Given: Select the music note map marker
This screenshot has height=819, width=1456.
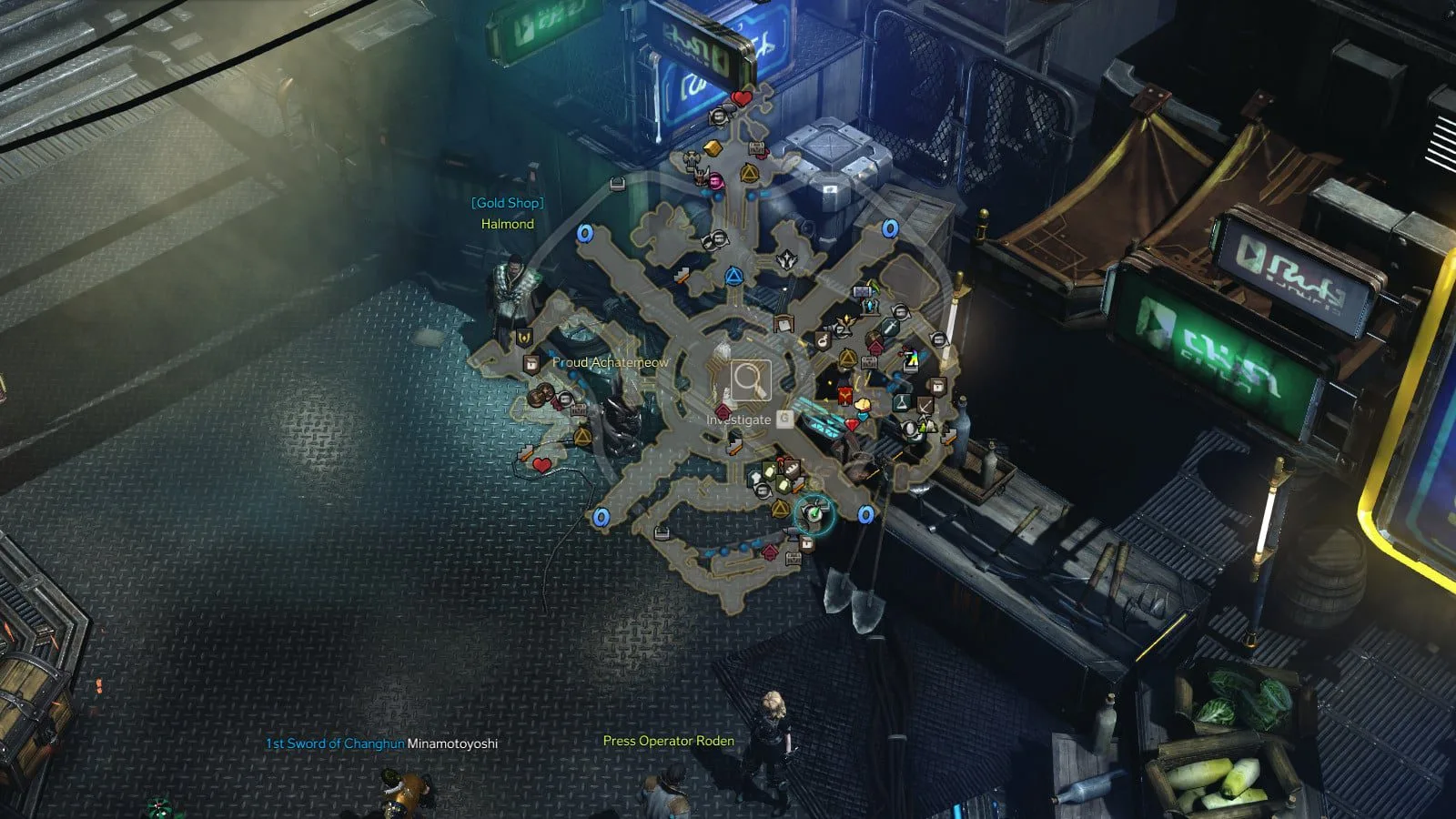Looking at the screenshot, I should [822, 341].
